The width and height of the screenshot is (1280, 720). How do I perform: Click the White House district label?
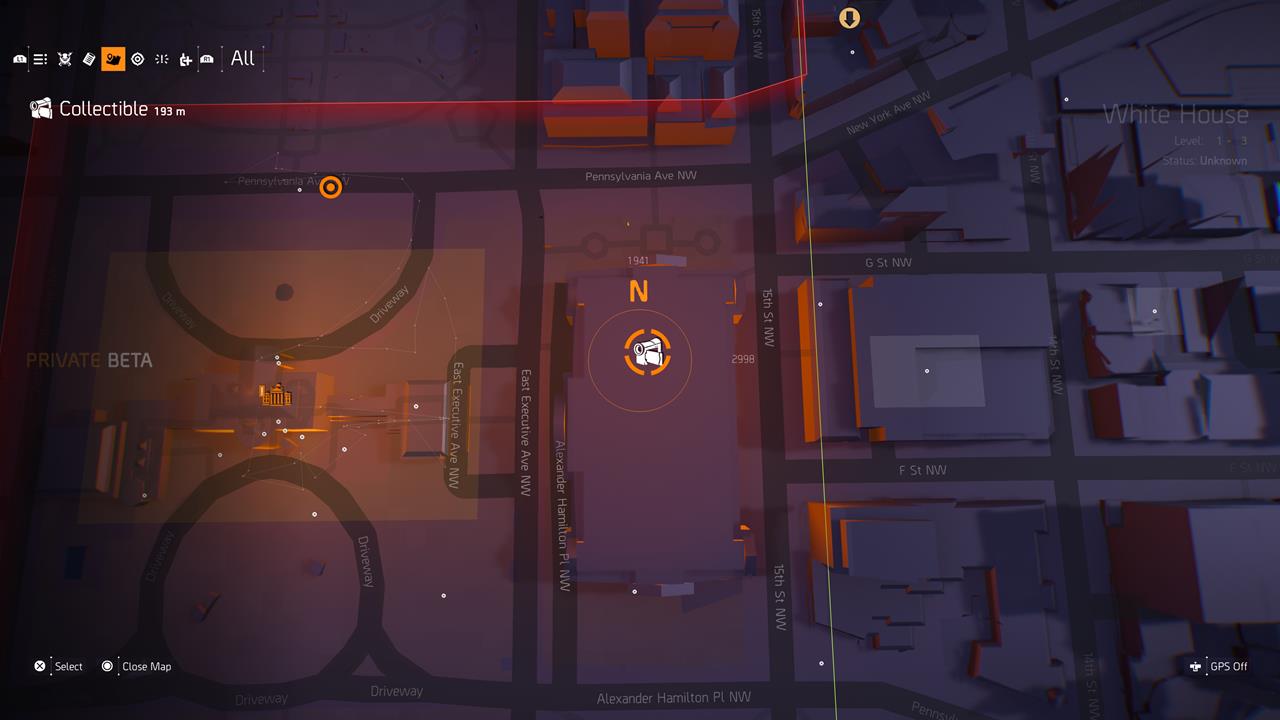pos(1176,114)
